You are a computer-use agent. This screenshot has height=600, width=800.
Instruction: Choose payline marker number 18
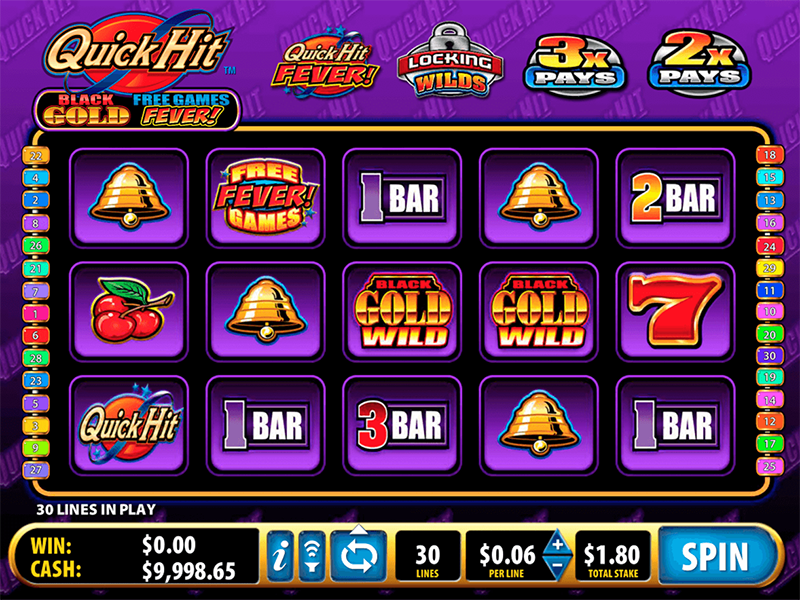[x=769, y=155]
